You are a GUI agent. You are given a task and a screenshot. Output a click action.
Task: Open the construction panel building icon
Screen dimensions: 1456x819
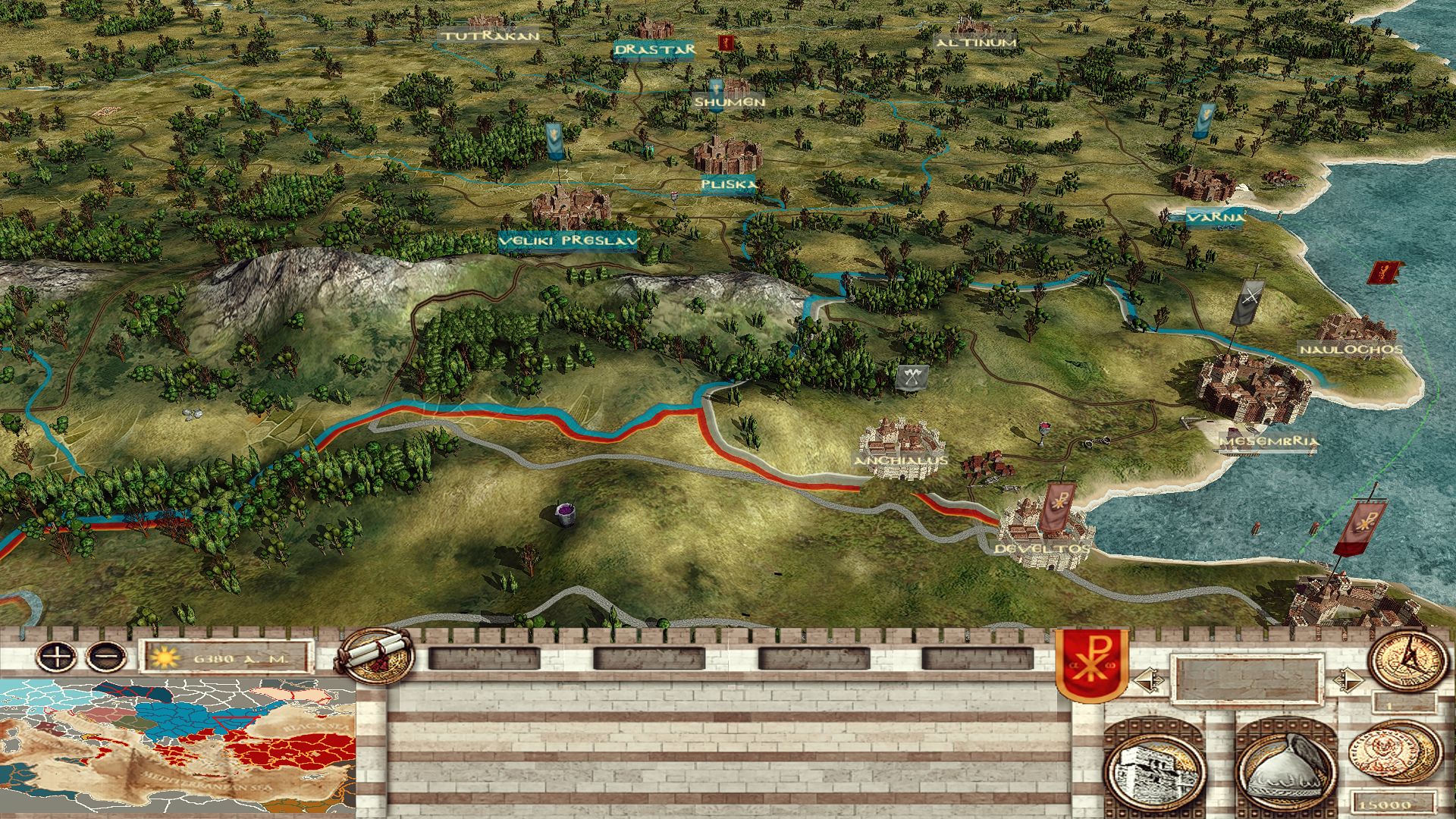tap(1154, 767)
